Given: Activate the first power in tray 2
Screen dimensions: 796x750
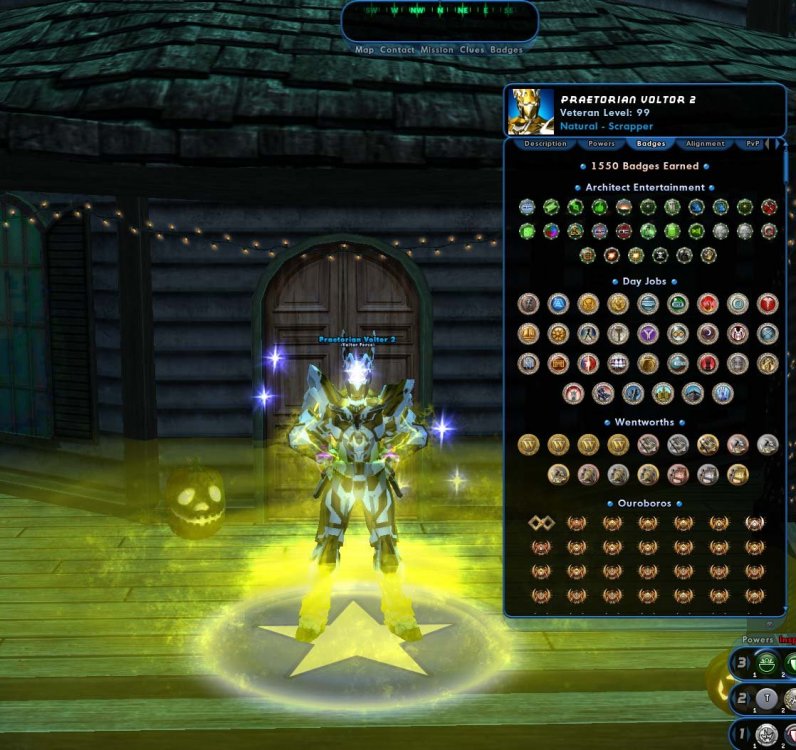Looking at the screenshot, I should click(x=766, y=698).
